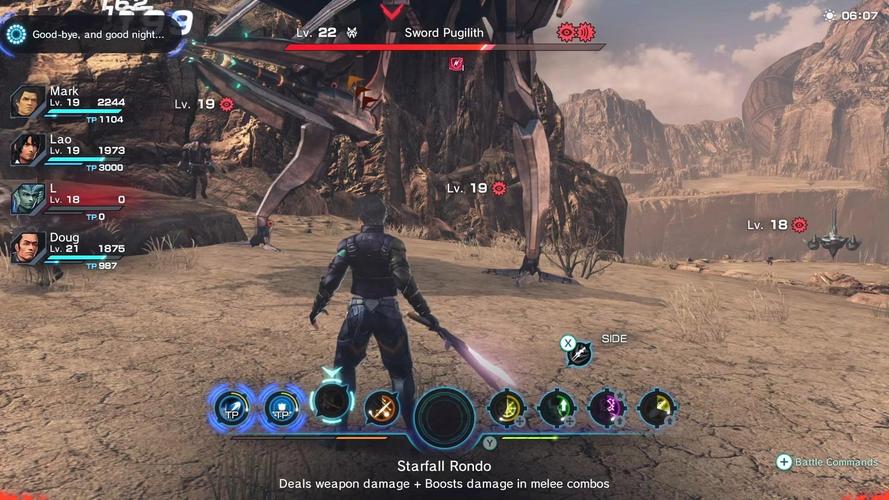The width and height of the screenshot is (889, 500).
Task: Activate the first blue glowing TP art
Action: click(x=232, y=407)
